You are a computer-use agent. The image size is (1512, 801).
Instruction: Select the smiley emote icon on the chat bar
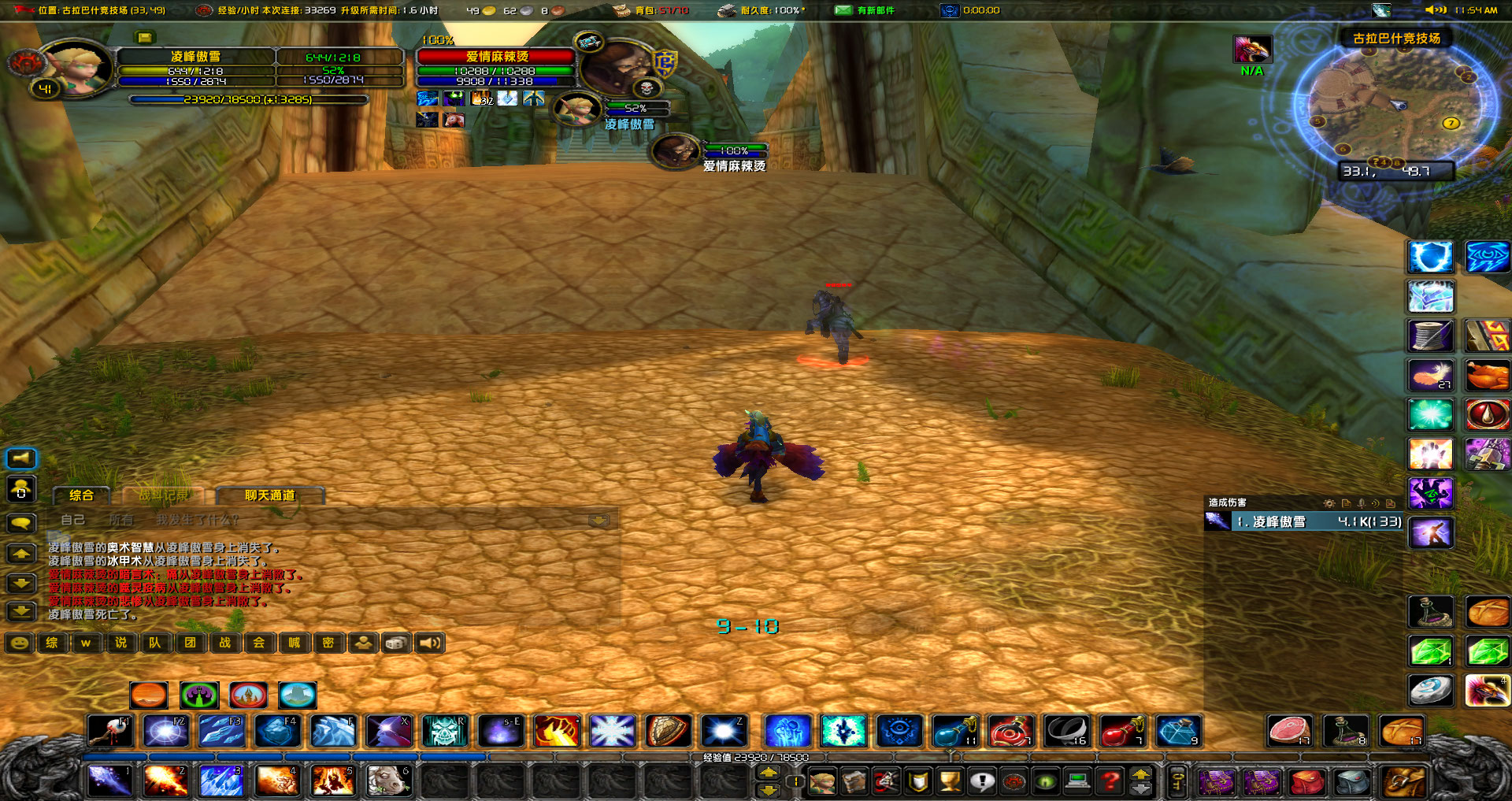pos(19,643)
